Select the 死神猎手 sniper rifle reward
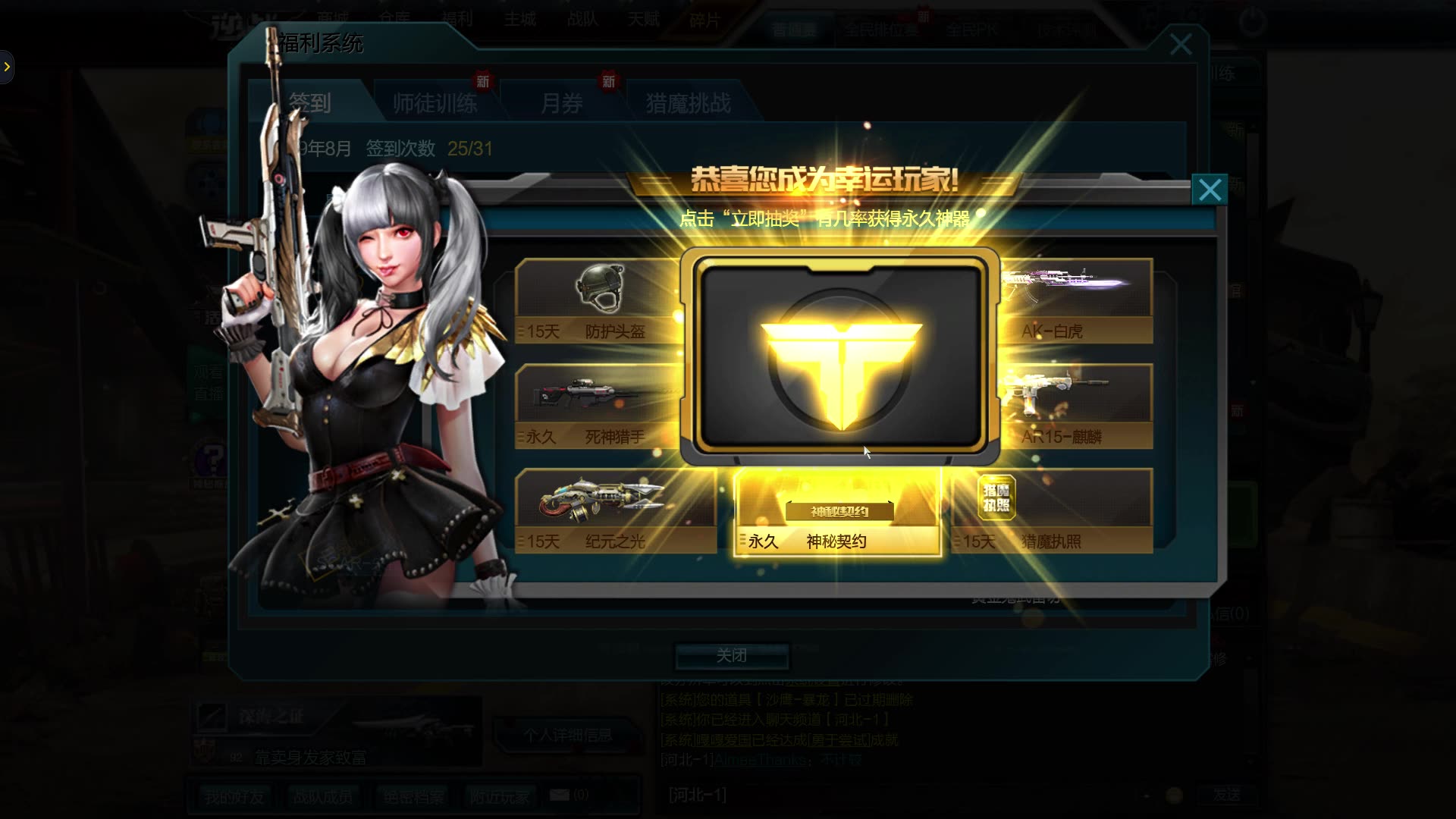Viewport: 1456px width, 819px height. coord(599,406)
